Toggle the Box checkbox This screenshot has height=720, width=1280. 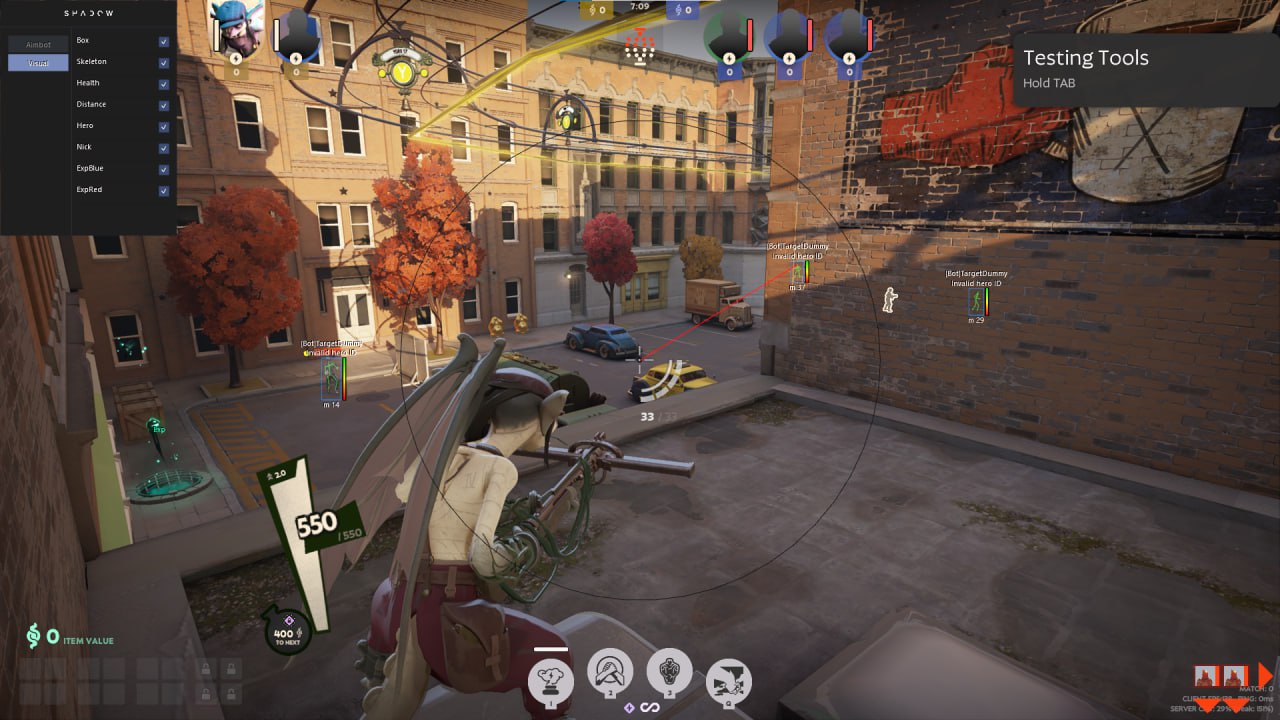tap(163, 41)
